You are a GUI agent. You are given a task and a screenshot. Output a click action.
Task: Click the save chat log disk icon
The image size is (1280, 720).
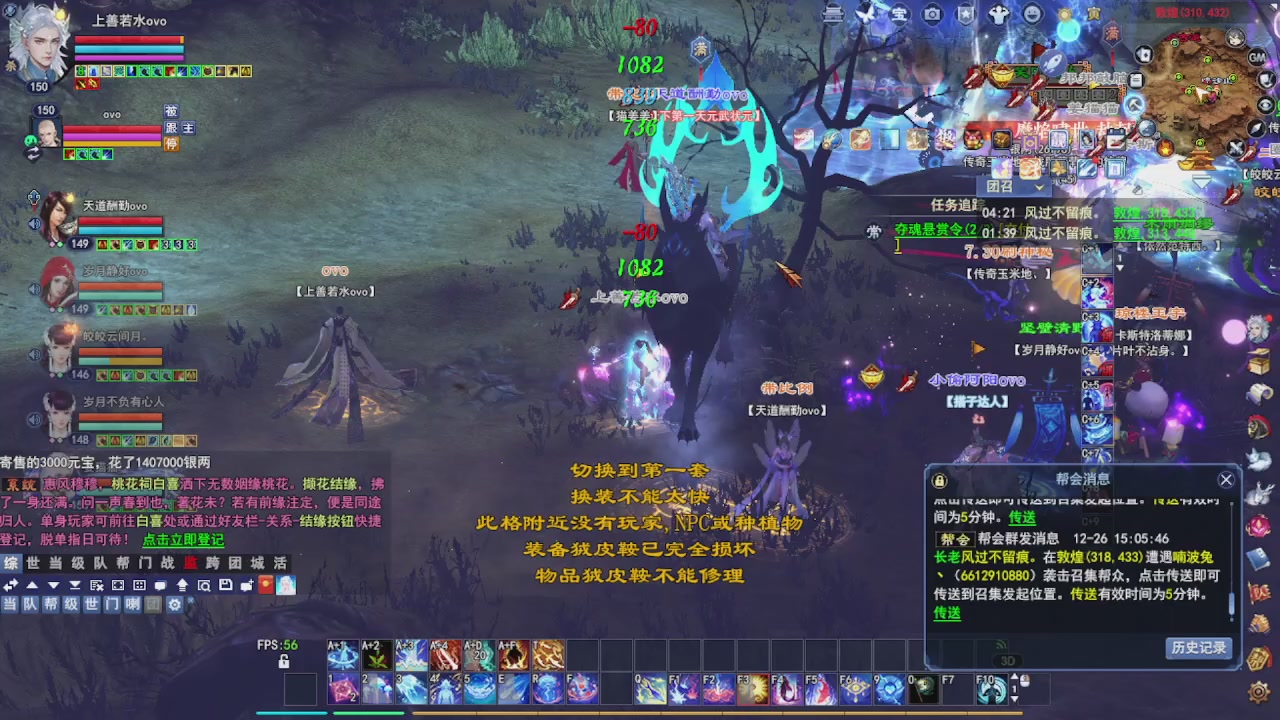point(226,585)
